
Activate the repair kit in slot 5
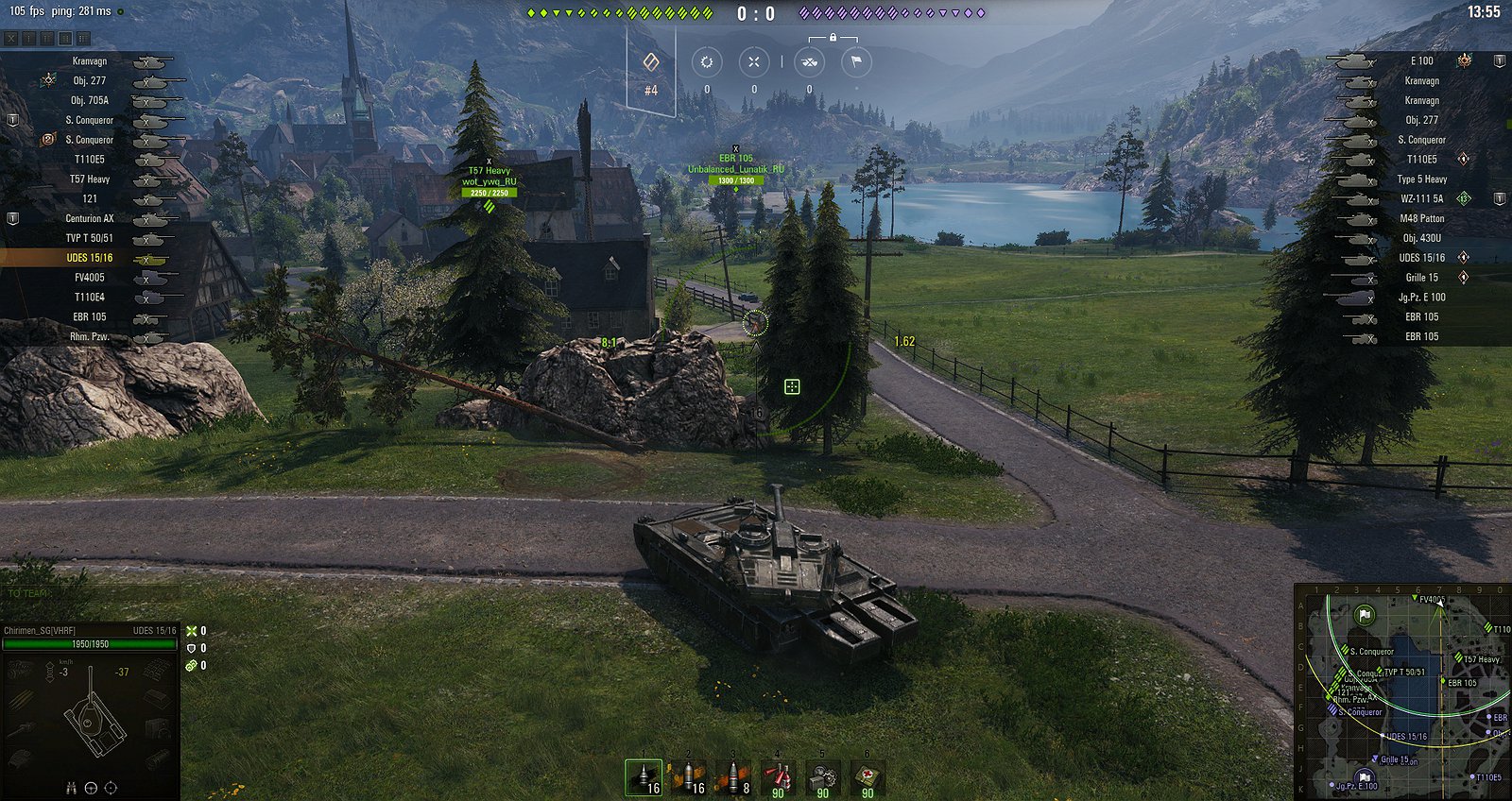(820, 776)
